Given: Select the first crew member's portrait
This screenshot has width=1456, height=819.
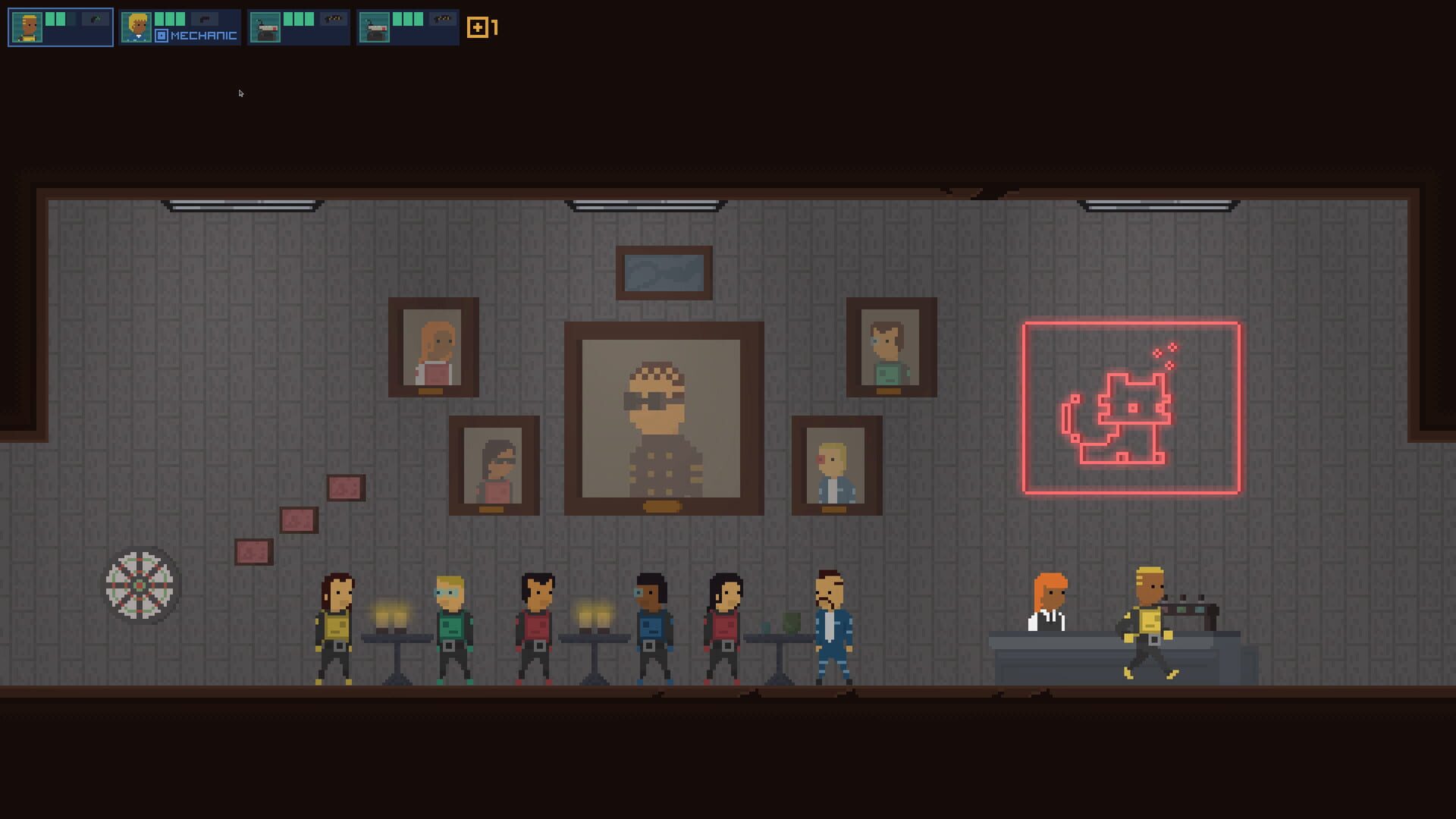Looking at the screenshot, I should pyautogui.click(x=27, y=27).
